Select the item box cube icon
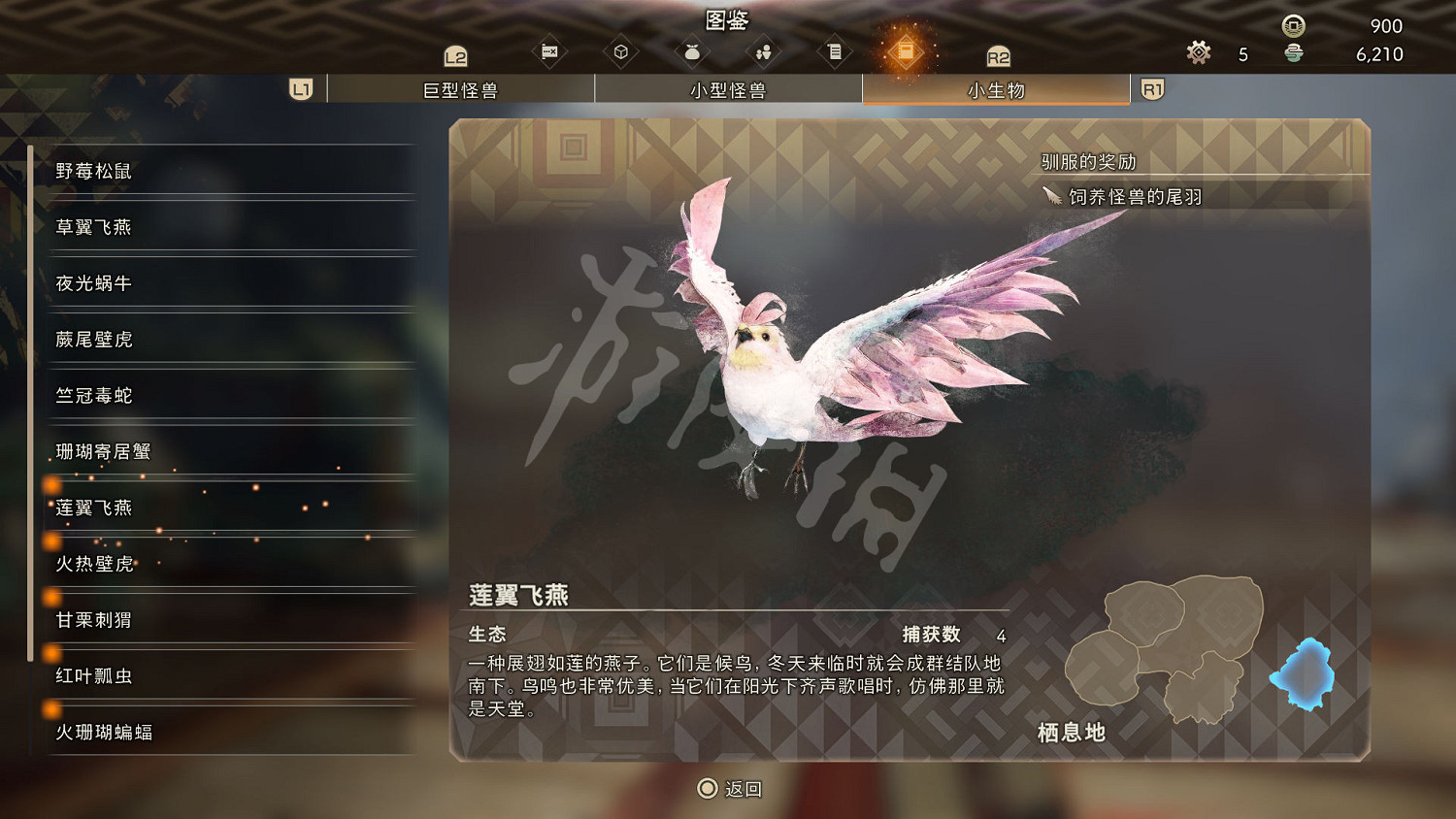This screenshot has width=1456, height=819. (x=621, y=50)
